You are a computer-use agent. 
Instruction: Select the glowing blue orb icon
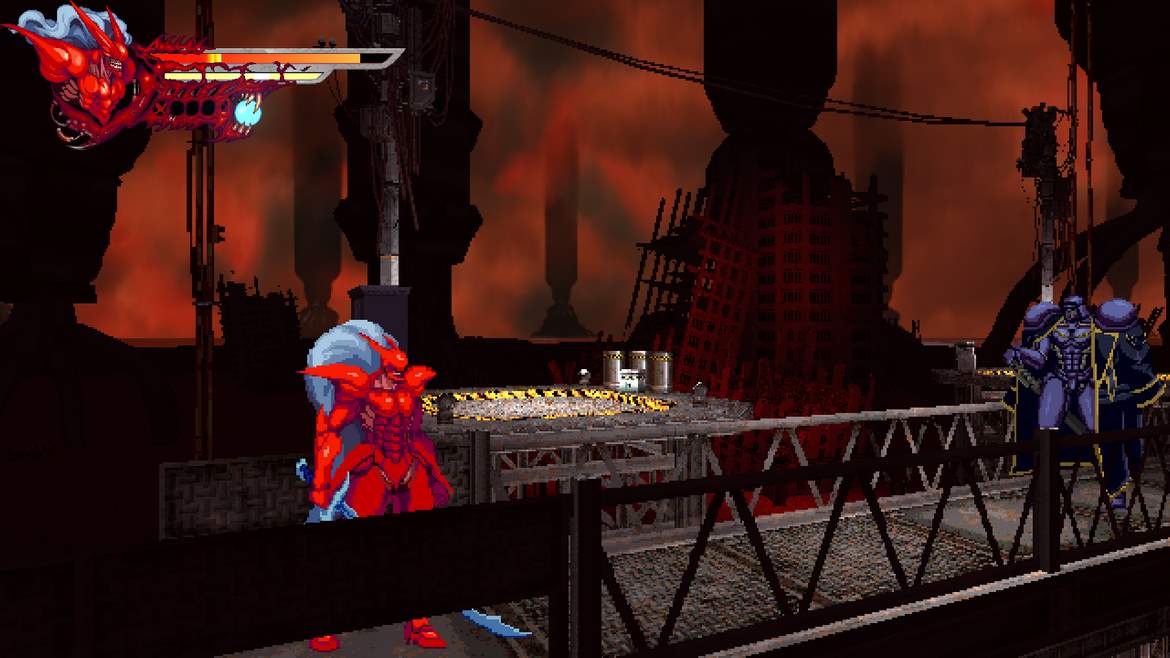pos(247,114)
